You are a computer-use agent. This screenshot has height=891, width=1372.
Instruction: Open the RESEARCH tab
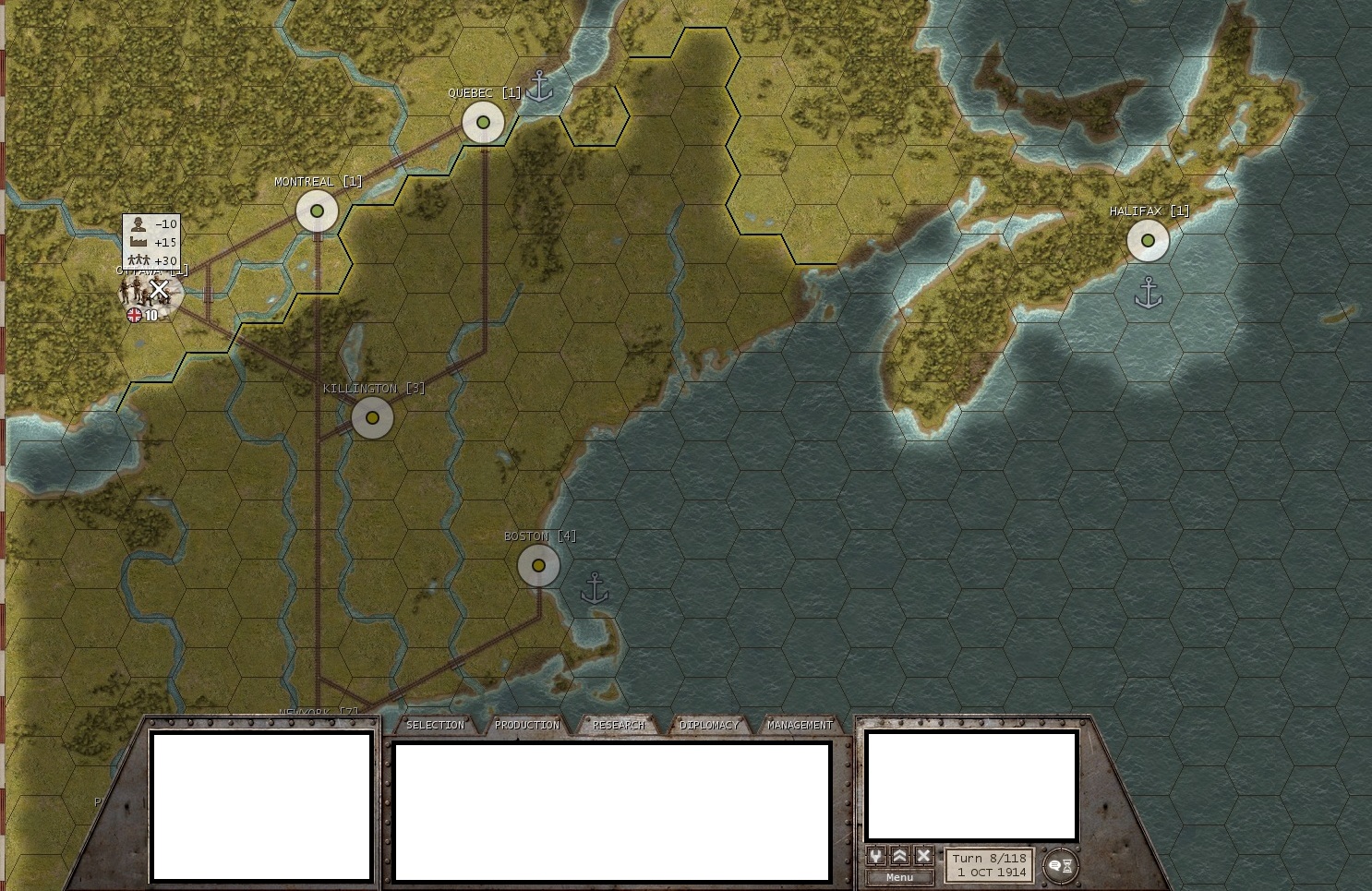(x=619, y=725)
